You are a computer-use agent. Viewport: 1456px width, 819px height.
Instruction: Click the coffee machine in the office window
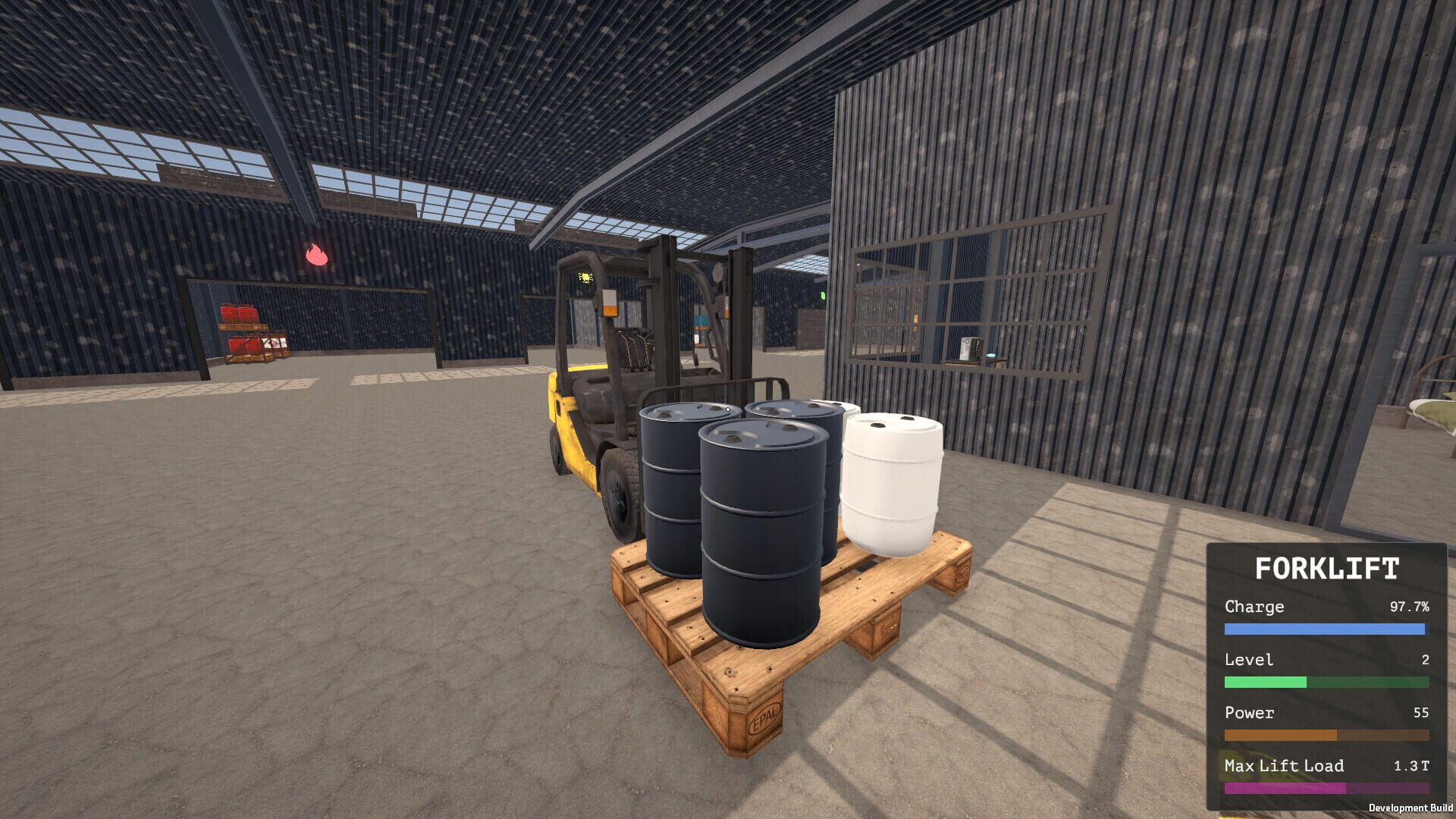click(x=971, y=348)
